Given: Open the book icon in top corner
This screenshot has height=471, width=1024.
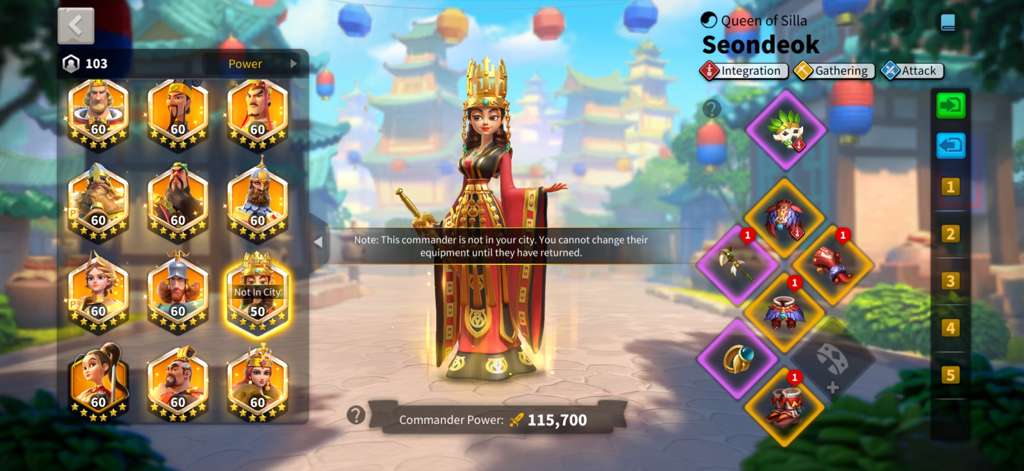Looking at the screenshot, I should 947,21.
